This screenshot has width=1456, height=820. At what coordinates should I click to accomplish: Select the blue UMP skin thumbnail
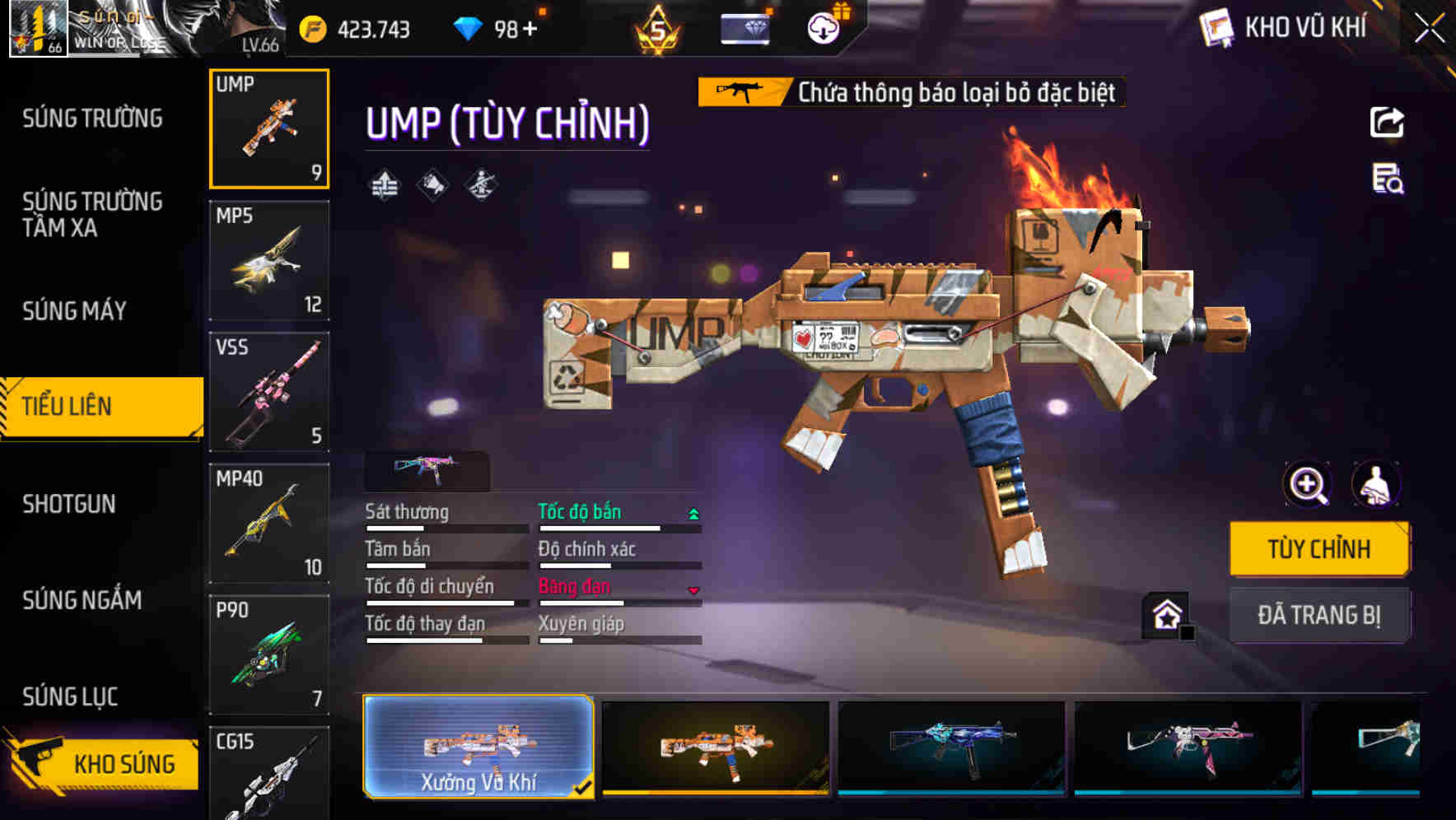tap(951, 747)
